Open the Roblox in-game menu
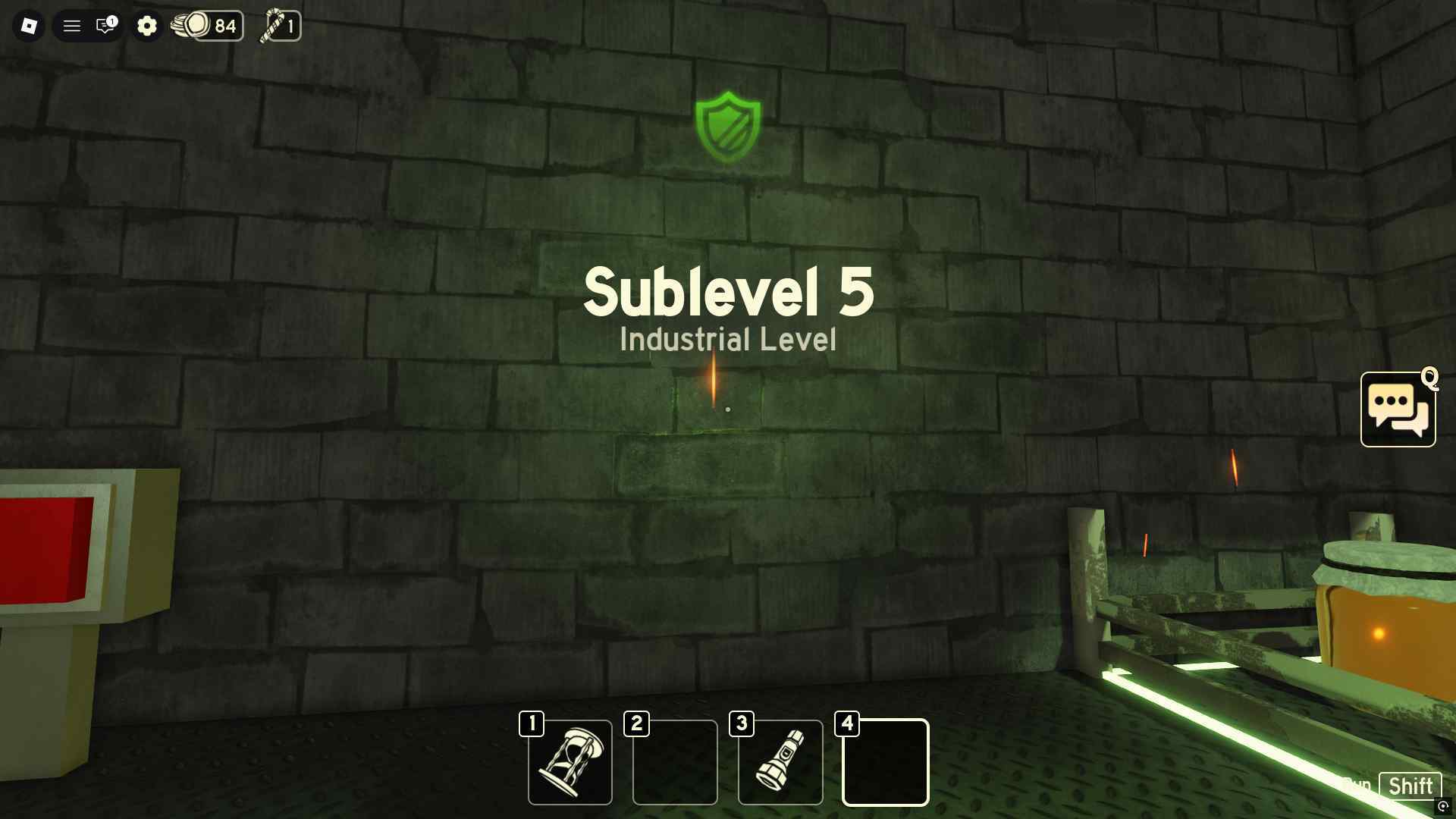This screenshot has width=1456, height=819. pyautogui.click(x=30, y=25)
